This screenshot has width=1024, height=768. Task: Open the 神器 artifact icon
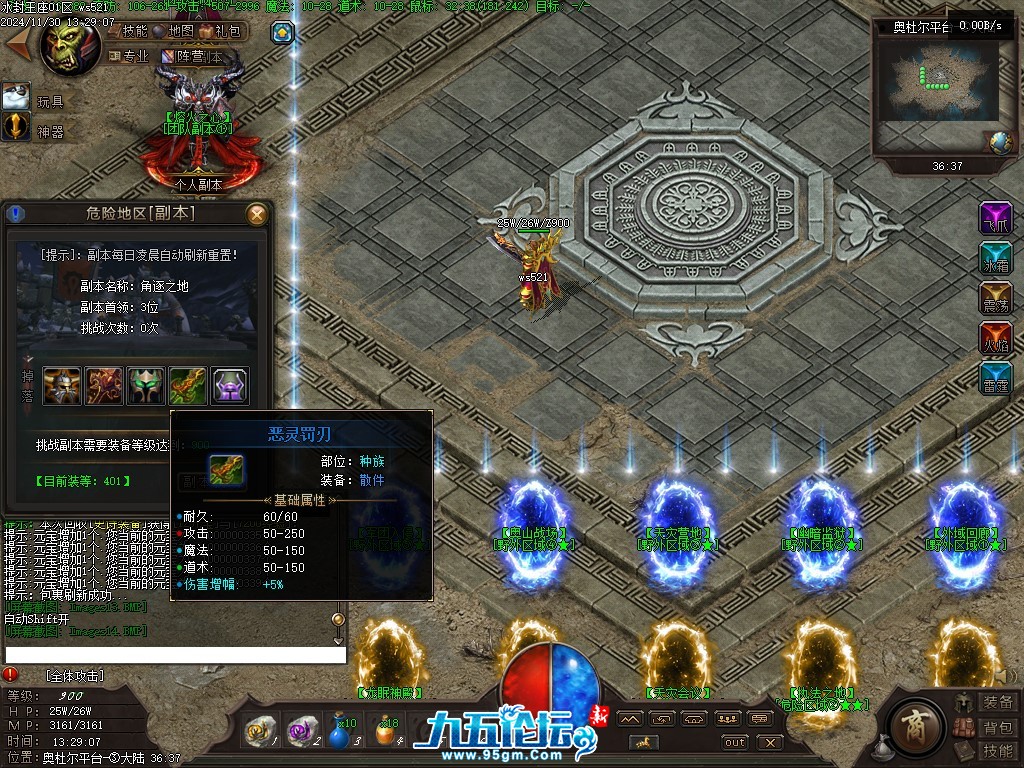tap(16, 127)
